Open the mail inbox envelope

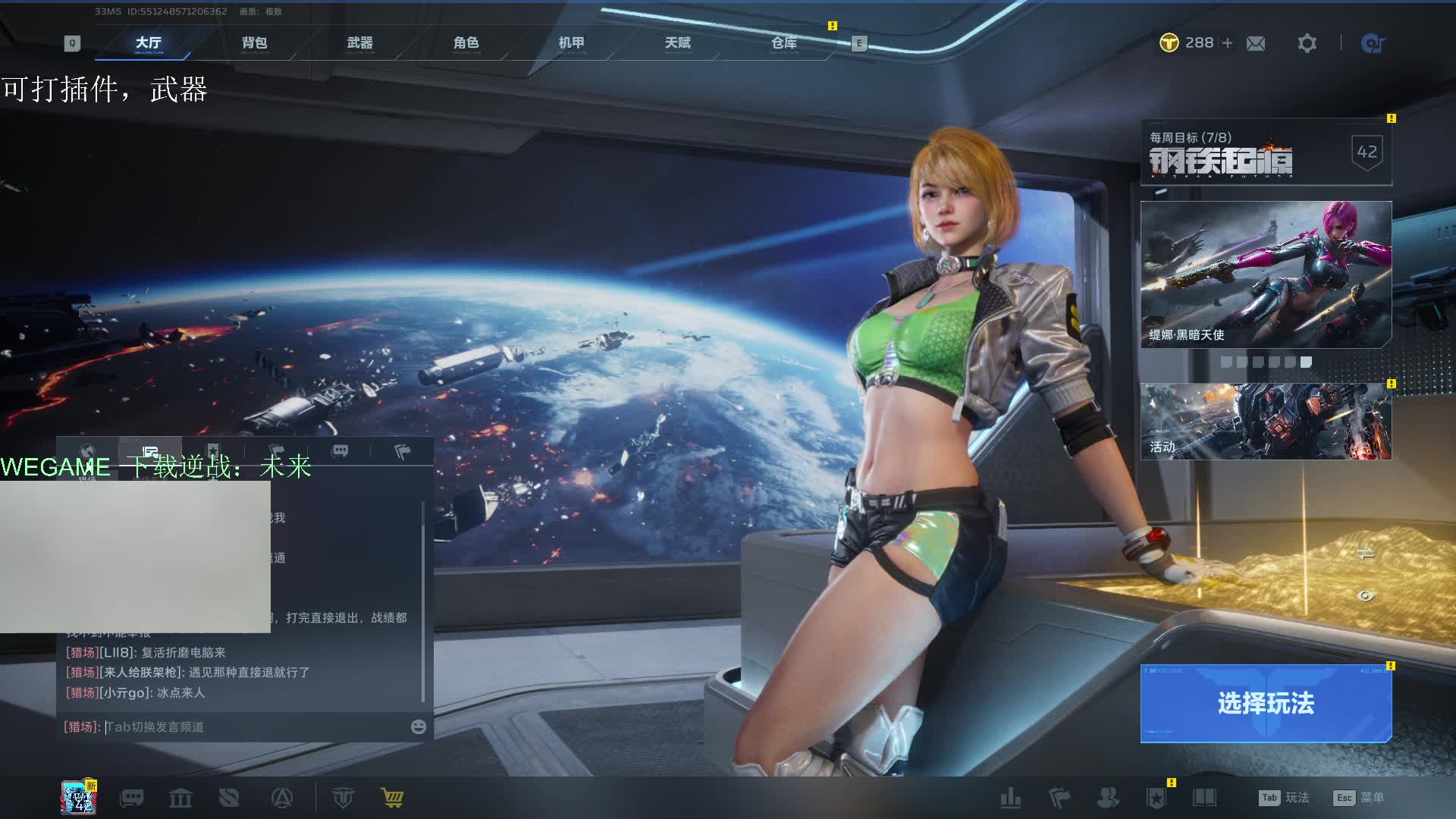(1256, 44)
